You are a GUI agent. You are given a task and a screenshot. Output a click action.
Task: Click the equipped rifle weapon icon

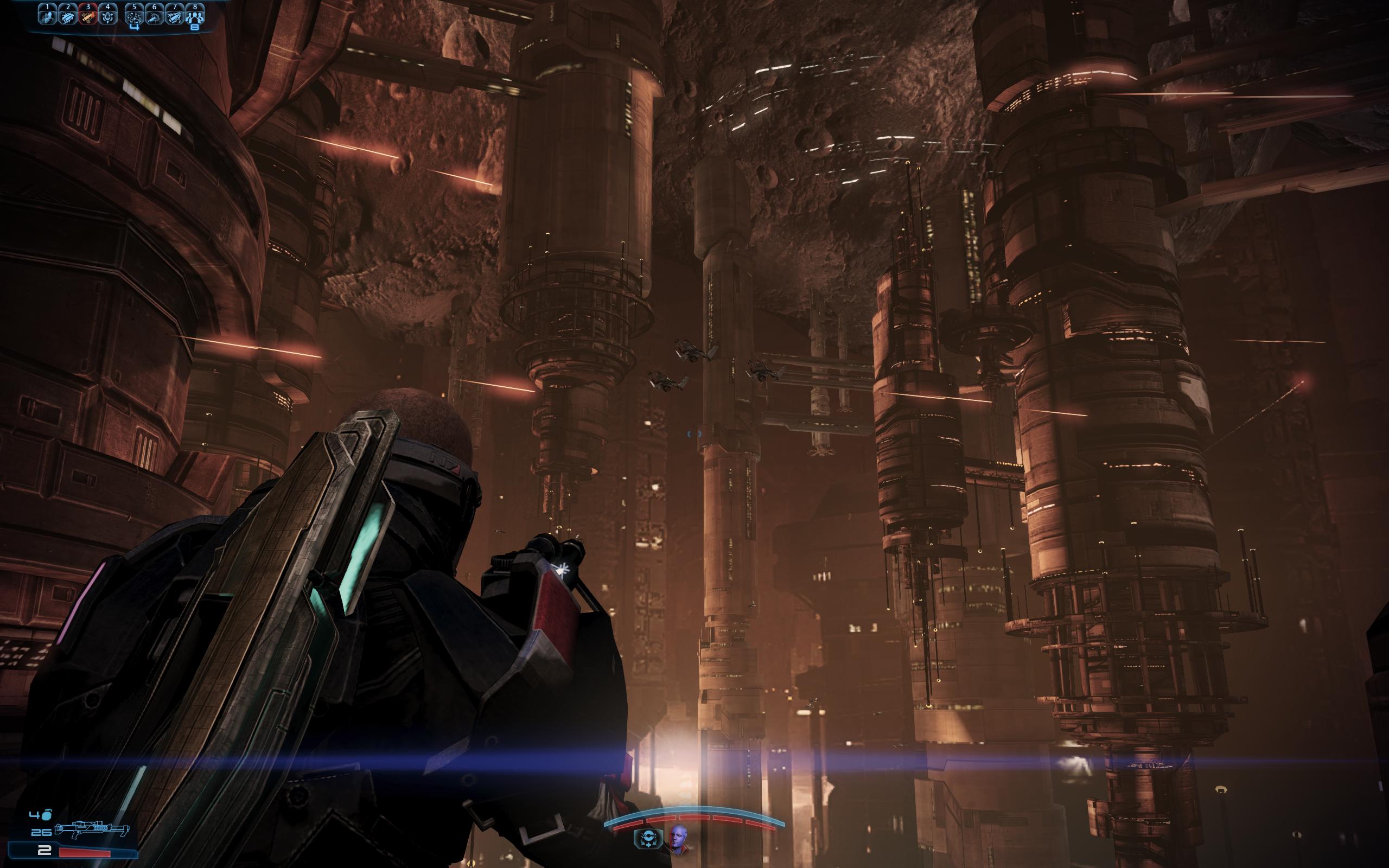(x=92, y=831)
